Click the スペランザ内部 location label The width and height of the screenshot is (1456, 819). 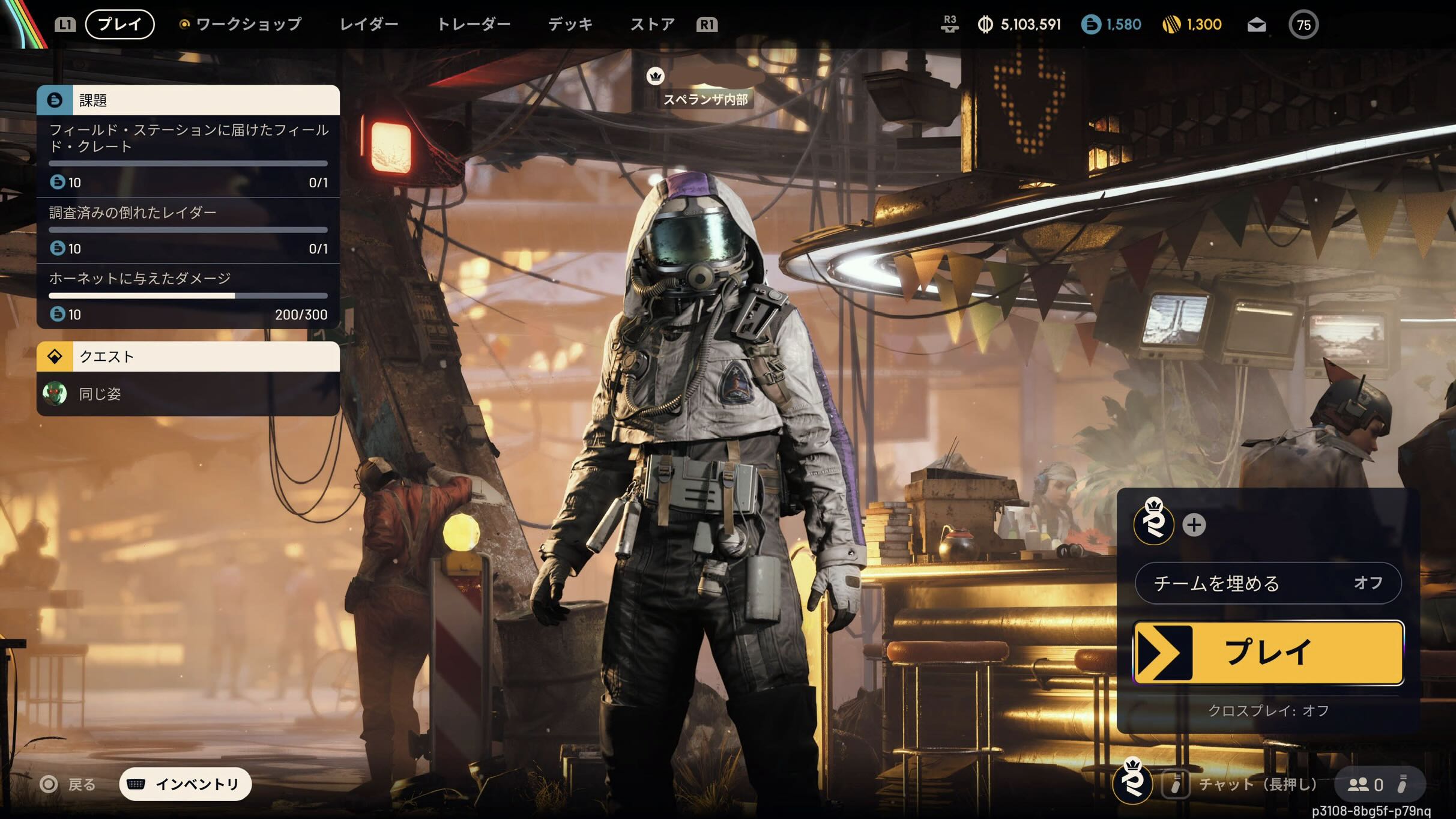[705, 99]
